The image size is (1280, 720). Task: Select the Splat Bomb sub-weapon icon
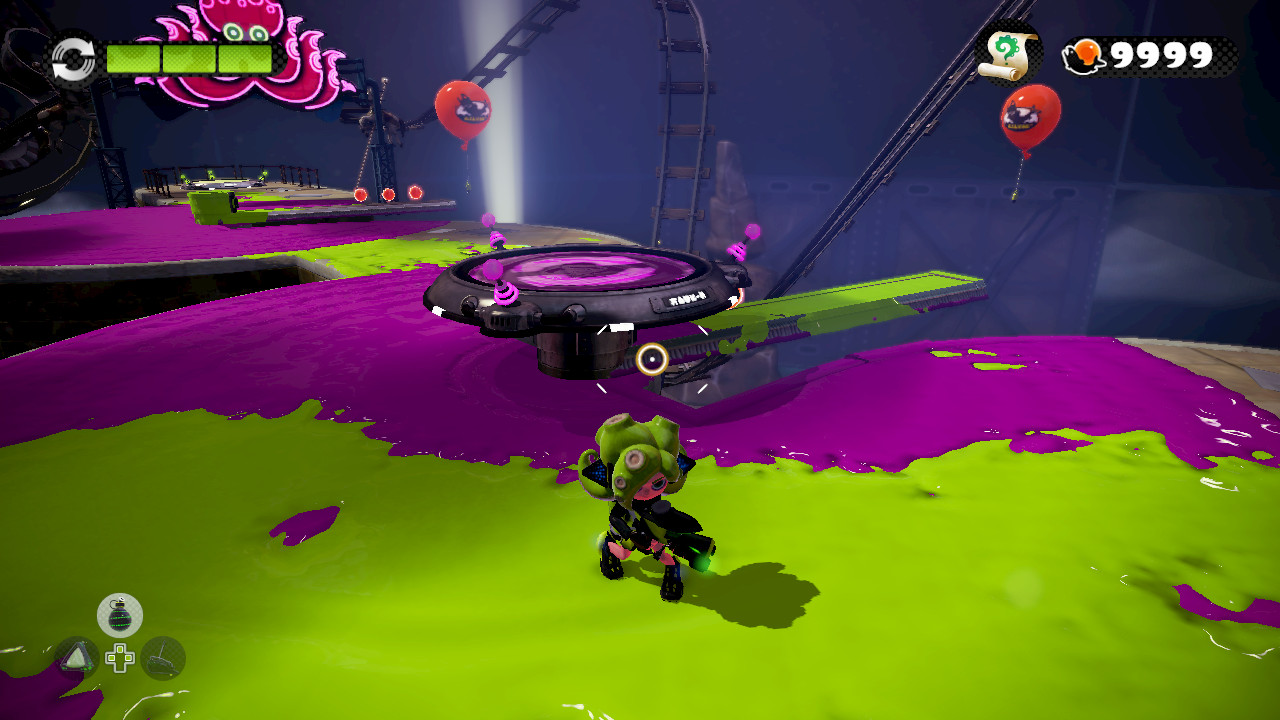click(x=118, y=614)
